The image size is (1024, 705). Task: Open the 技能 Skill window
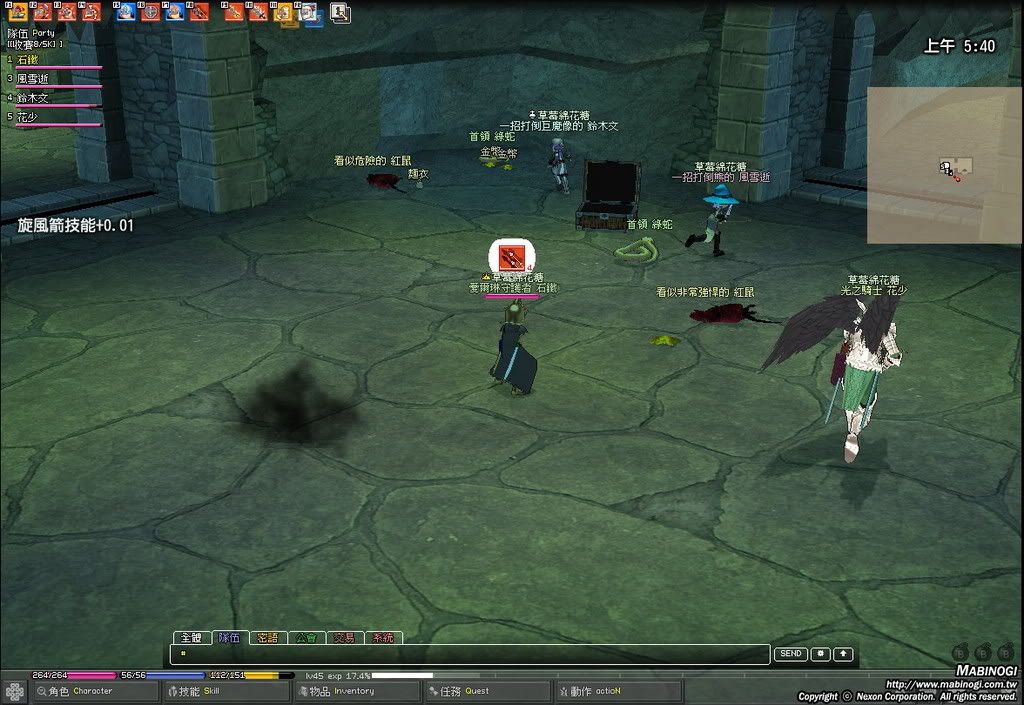(212, 691)
